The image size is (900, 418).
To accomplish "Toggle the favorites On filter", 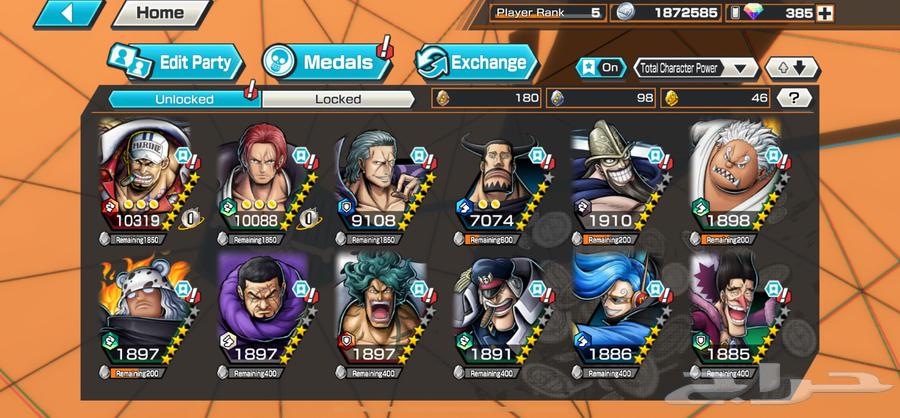I will [602, 68].
